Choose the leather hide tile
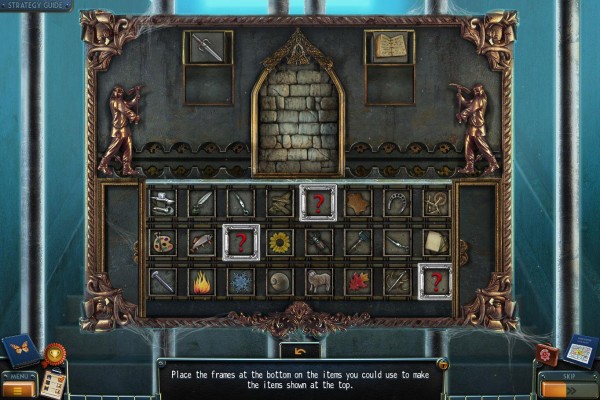This screenshot has width=600, height=400. pyautogui.click(x=357, y=203)
